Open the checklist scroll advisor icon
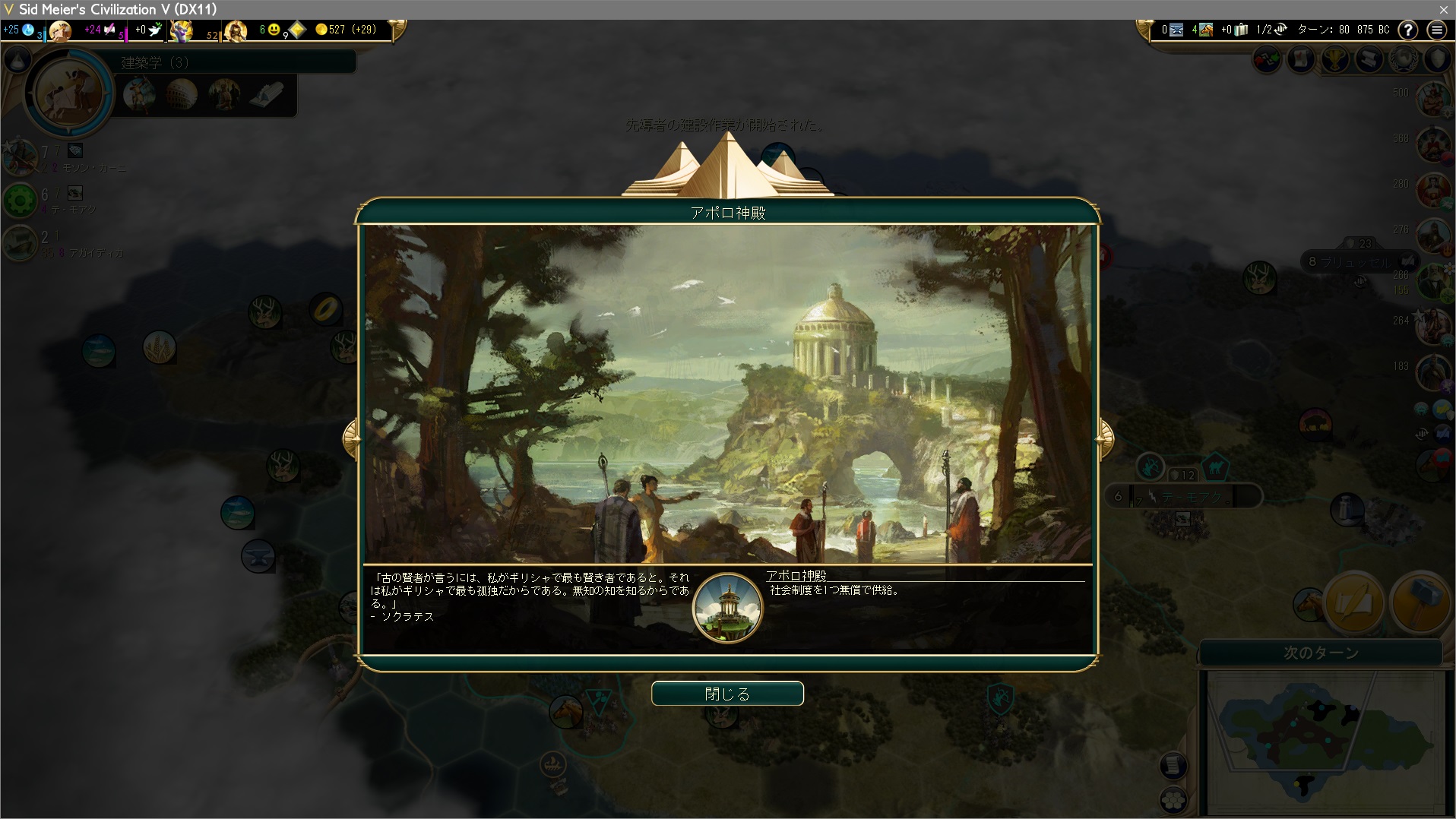Screen dimensions: 1456x819 [x=1301, y=59]
